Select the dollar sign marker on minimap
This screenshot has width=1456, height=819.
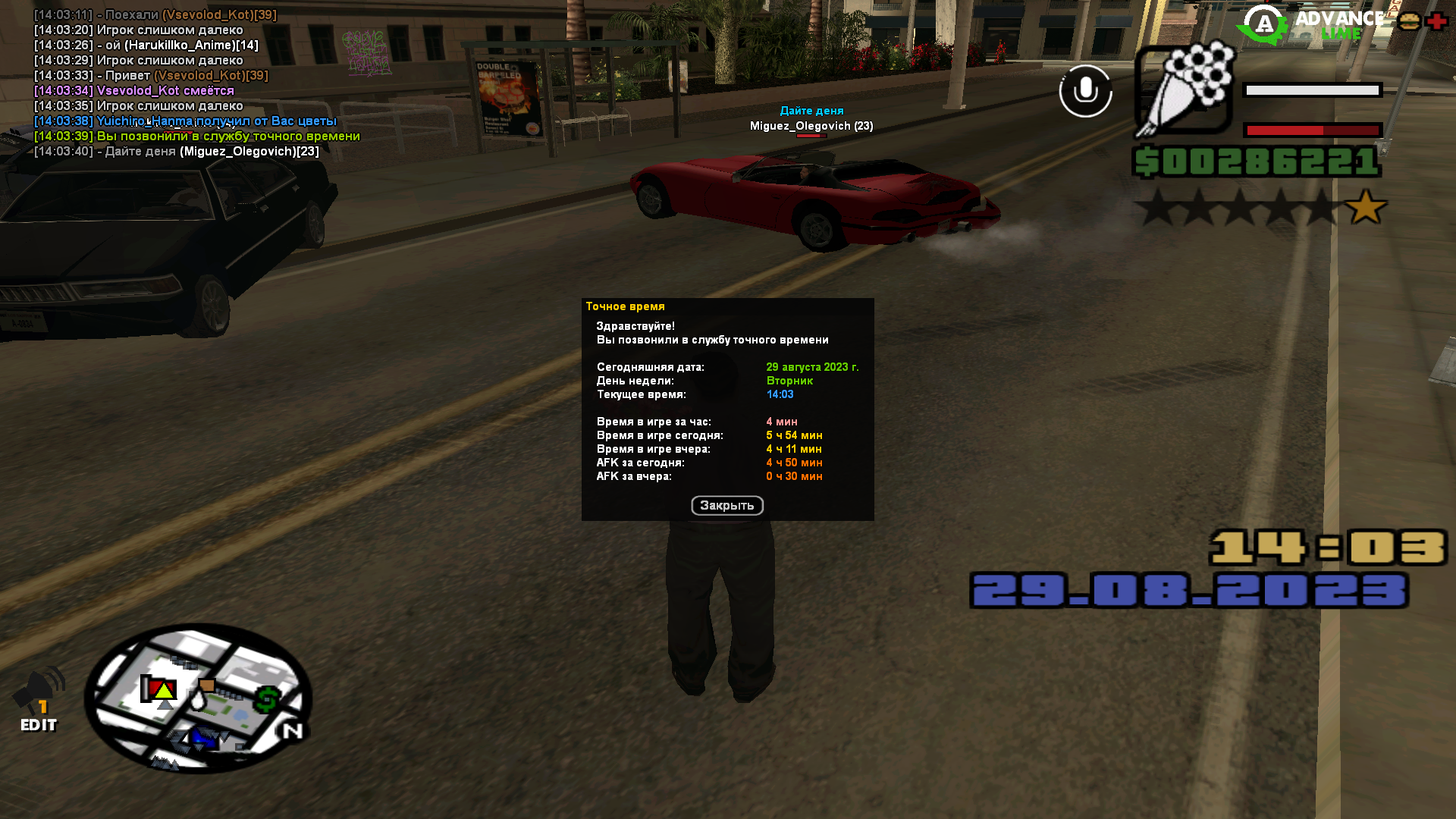[x=266, y=700]
